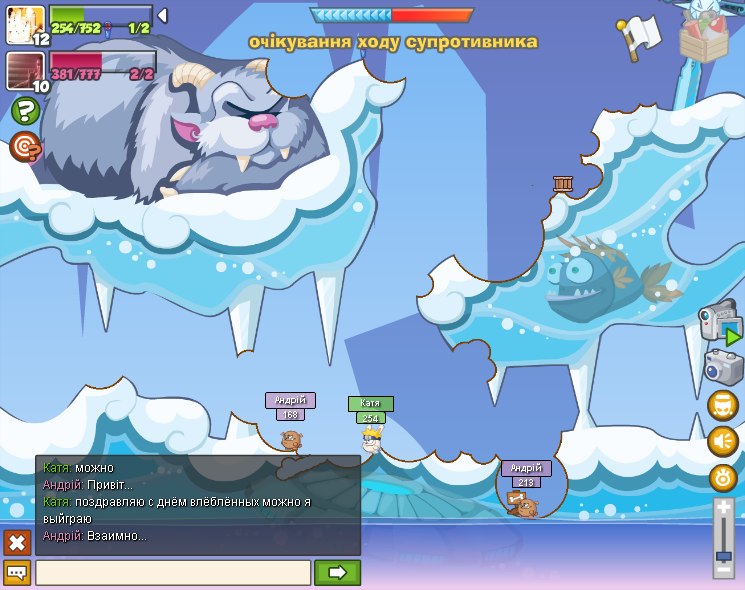Focus the chat message input field

click(x=173, y=573)
